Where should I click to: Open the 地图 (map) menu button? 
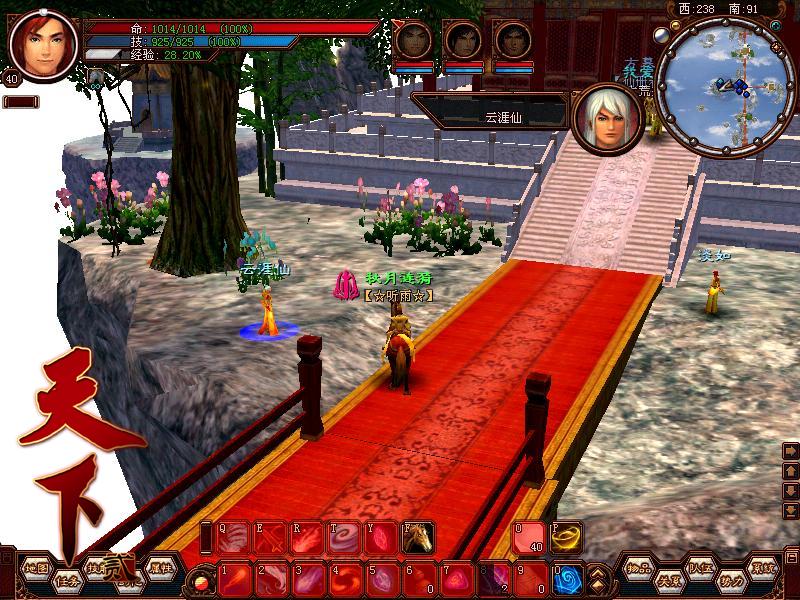click(x=36, y=568)
